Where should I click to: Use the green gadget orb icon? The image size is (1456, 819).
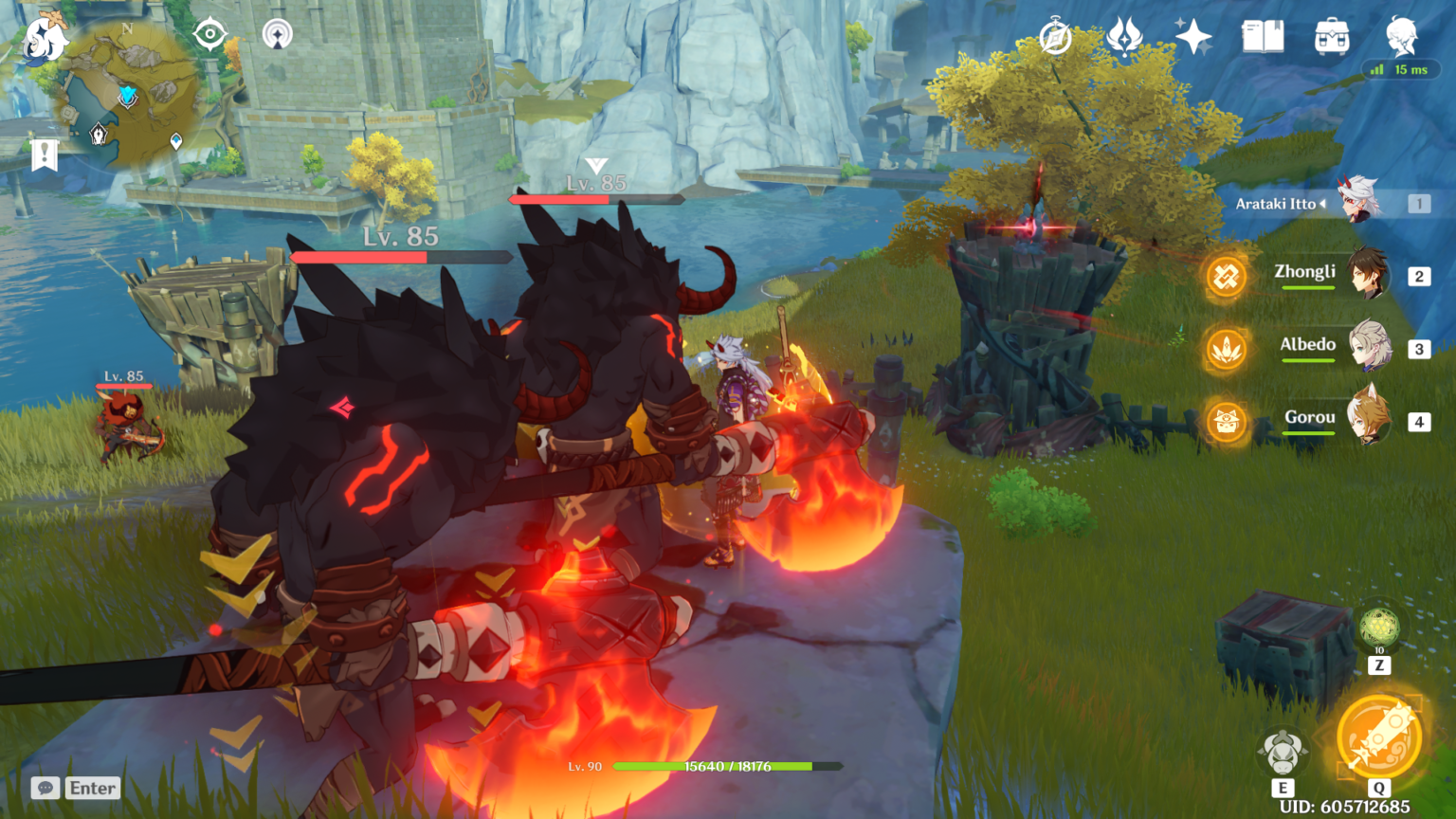[1379, 627]
